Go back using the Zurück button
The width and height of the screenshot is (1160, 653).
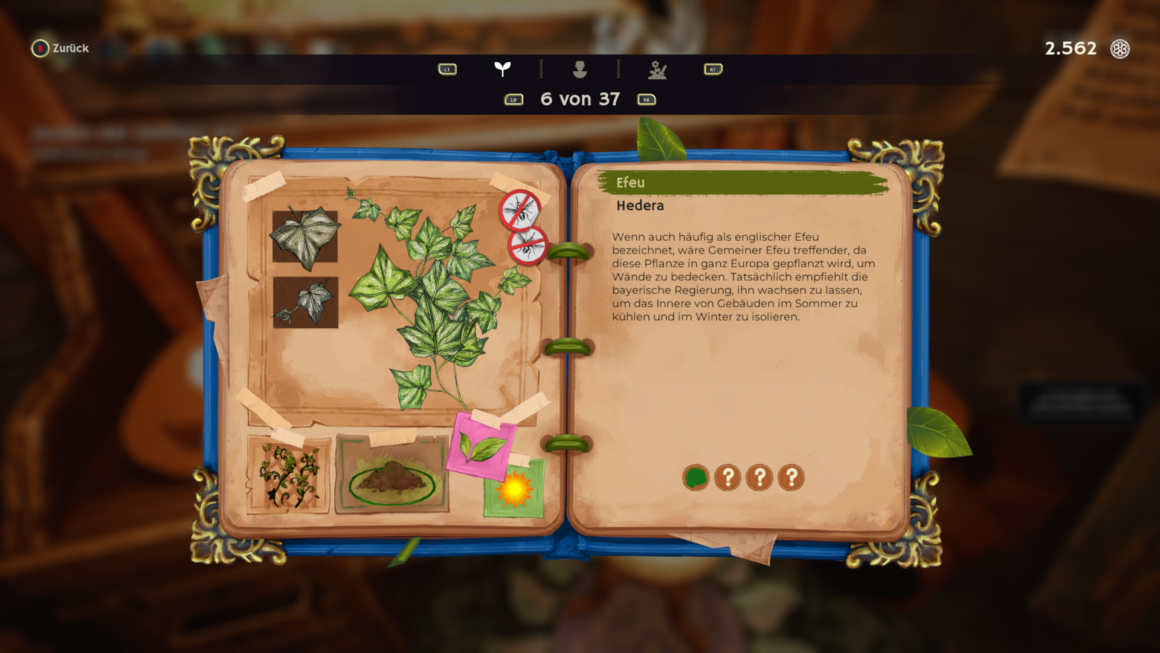[x=60, y=48]
